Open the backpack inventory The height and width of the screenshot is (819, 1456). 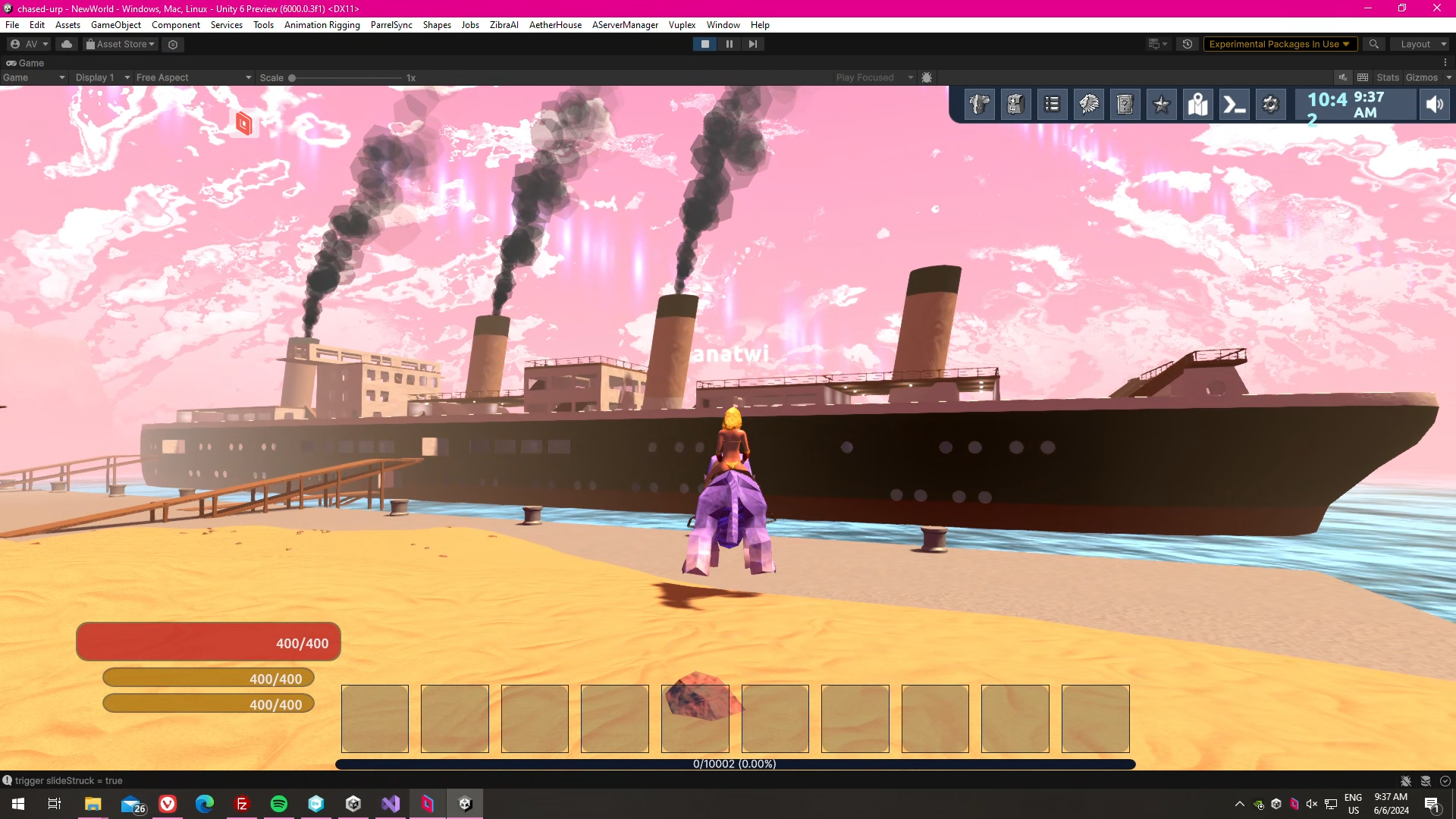[x=1015, y=105]
